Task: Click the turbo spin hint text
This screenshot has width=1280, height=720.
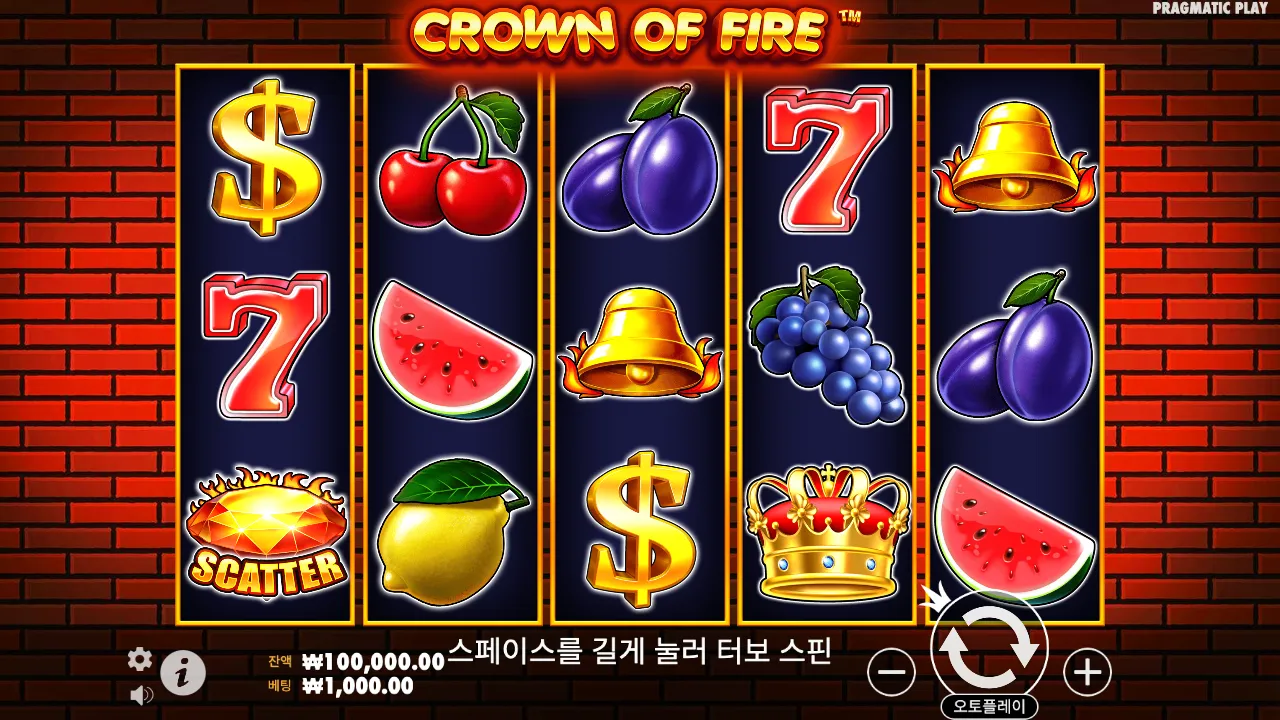Action: (648, 650)
